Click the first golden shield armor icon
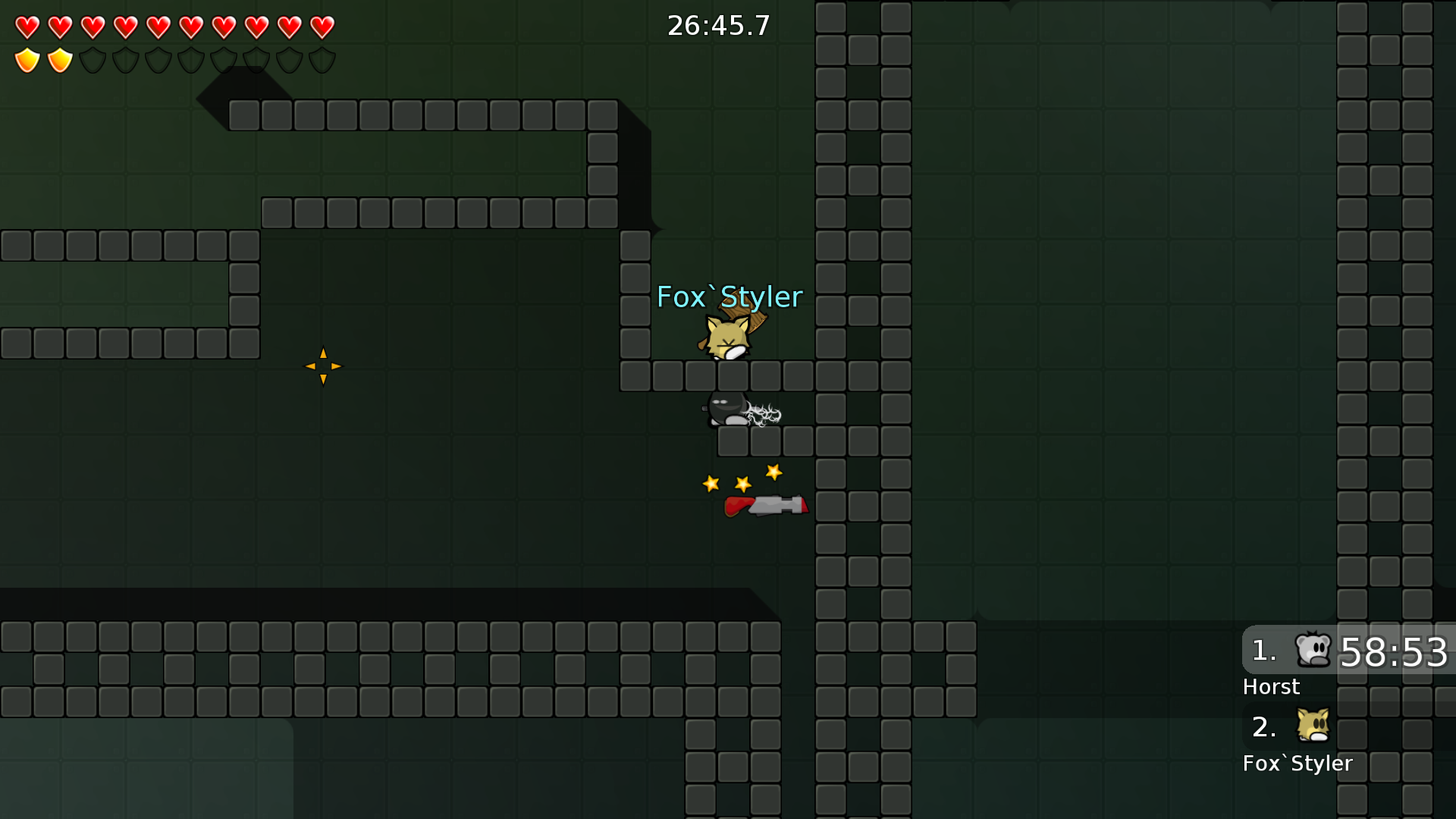The image size is (1456, 819). tap(27, 59)
